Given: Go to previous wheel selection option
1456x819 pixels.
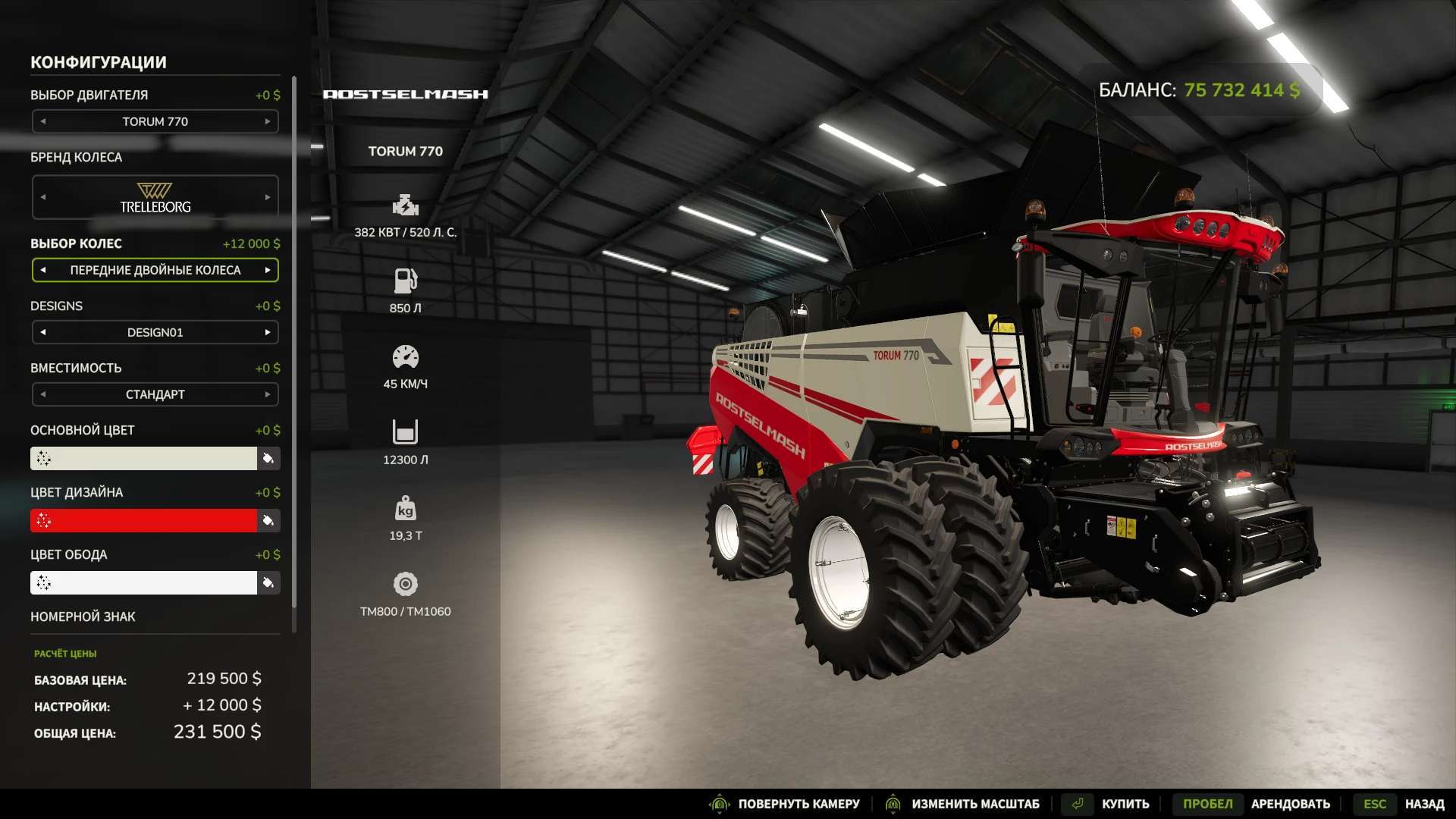Looking at the screenshot, I should coord(43,270).
